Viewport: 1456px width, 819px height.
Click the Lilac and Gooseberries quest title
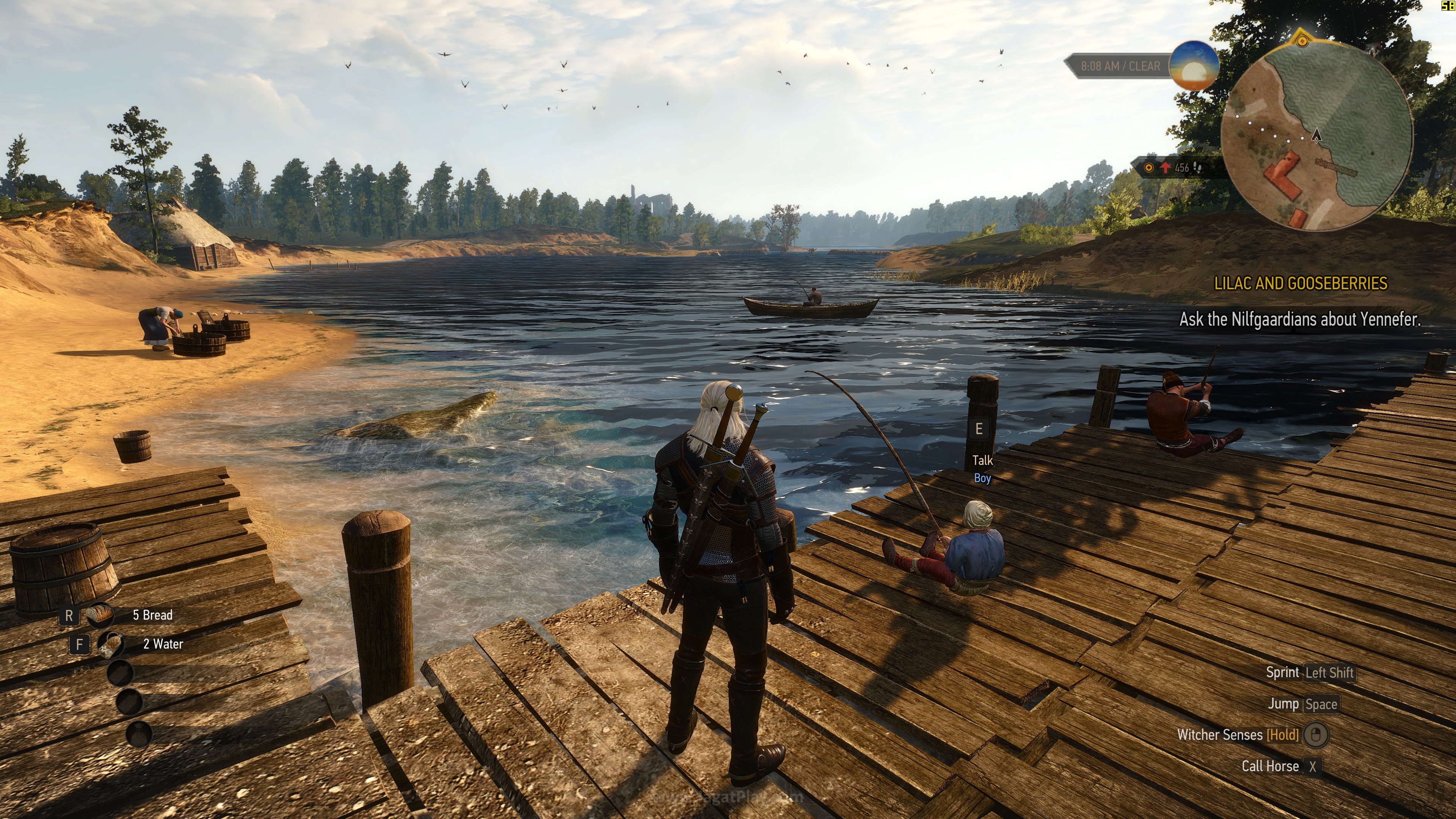1301,284
